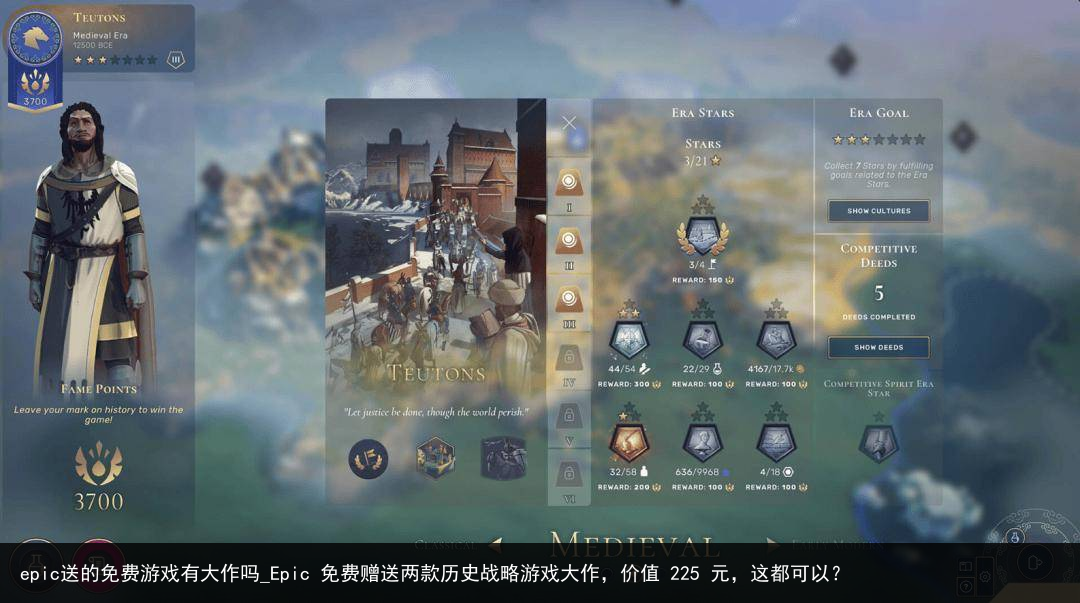This screenshot has height=603, width=1080.
Task: Close the Era Stars panel
Action: (569, 123)
